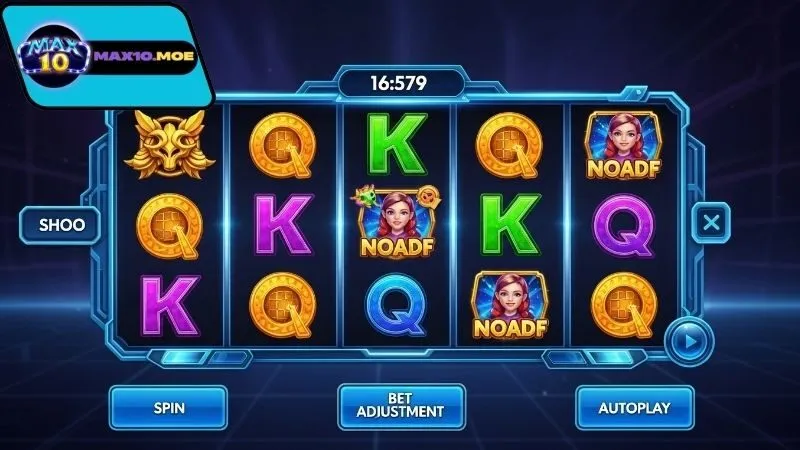
Task: Open the Bet Adjustment control
Action: (401, 408)
